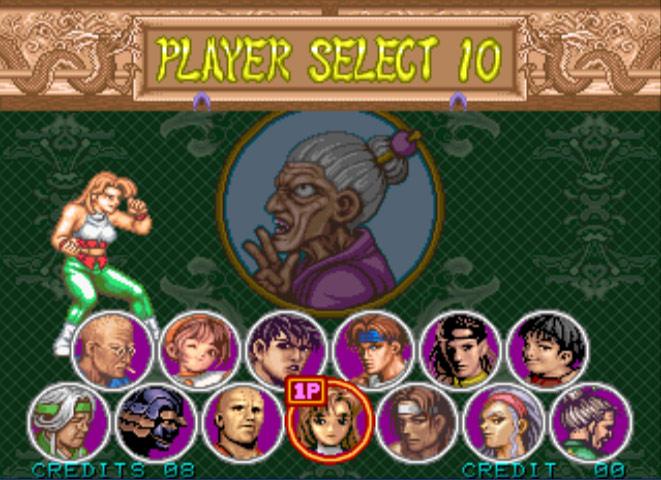661x480 pixels.
Task: Pick the purple-haired scowling fighter portrait
Action: (286, 351)
